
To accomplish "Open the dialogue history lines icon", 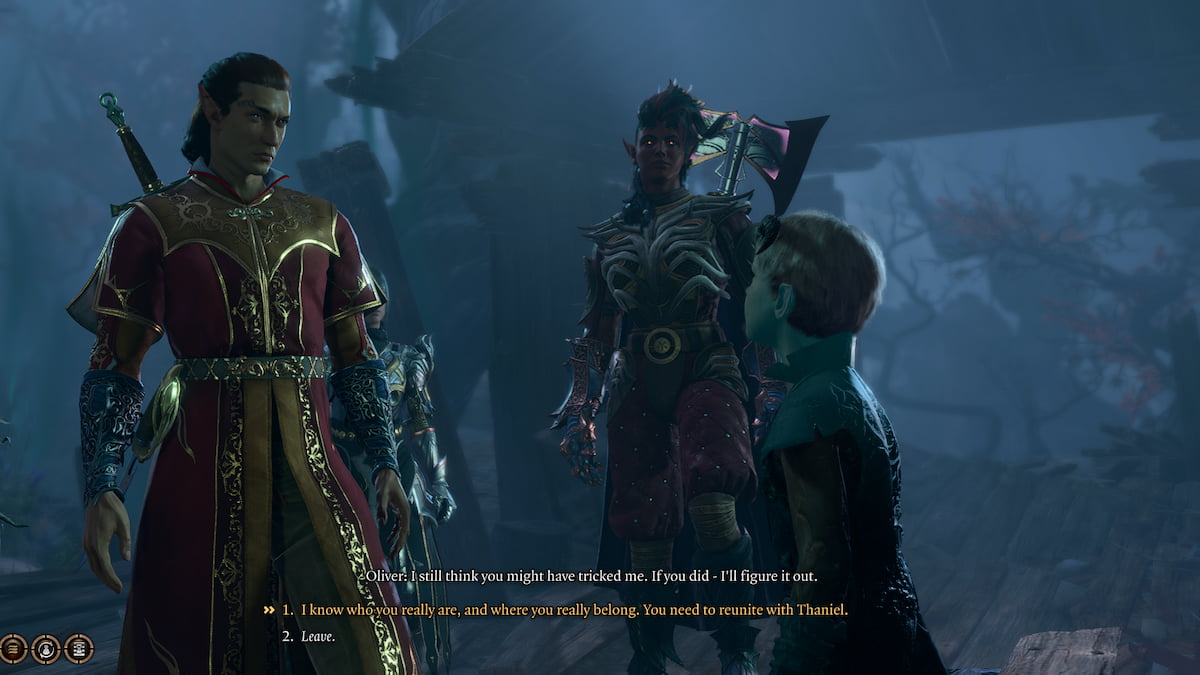I will (x=13, y=649).
